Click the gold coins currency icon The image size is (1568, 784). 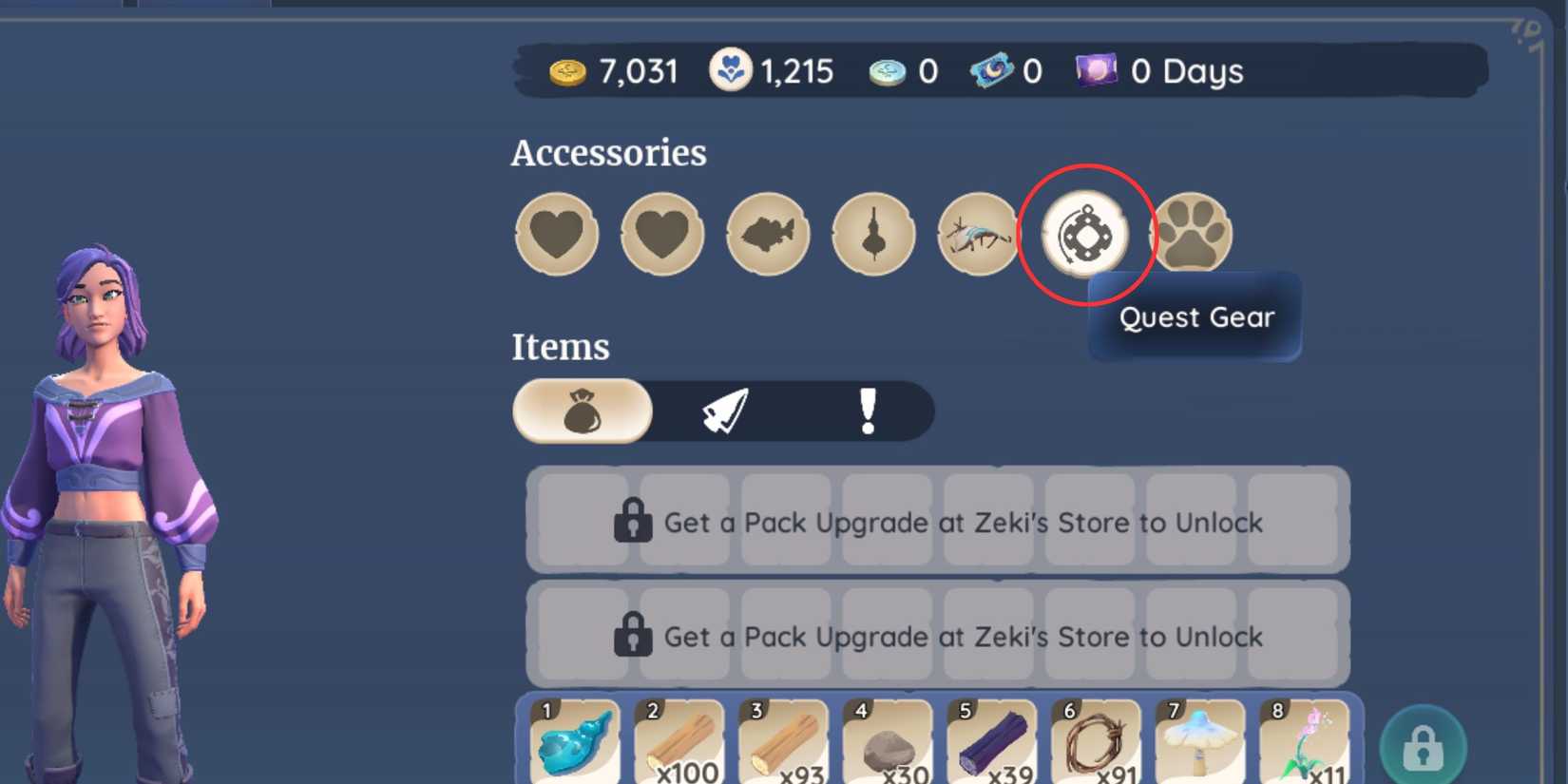[x=567, y=69]
